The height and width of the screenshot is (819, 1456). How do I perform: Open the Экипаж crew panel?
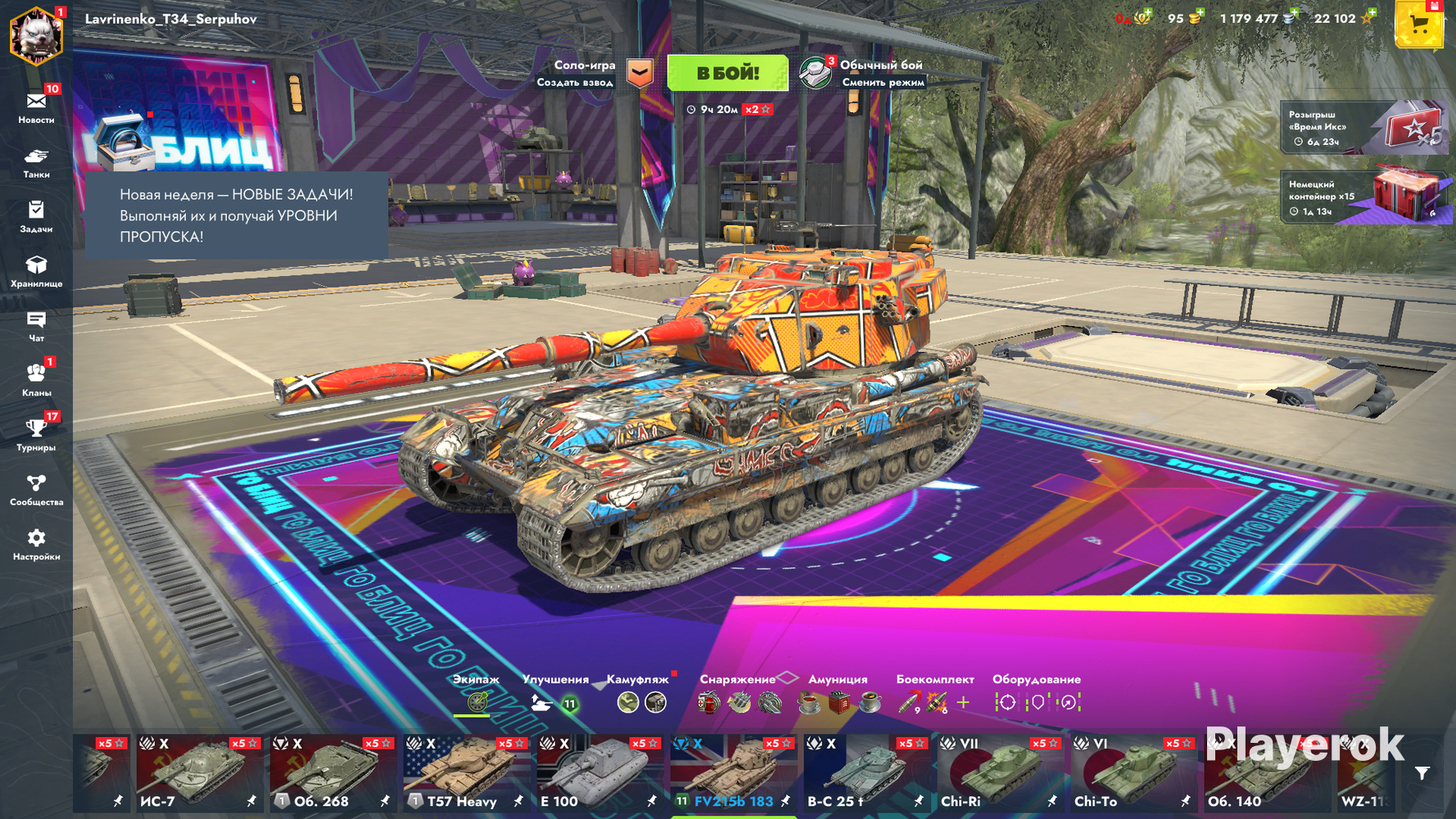[x=476, y=694]
